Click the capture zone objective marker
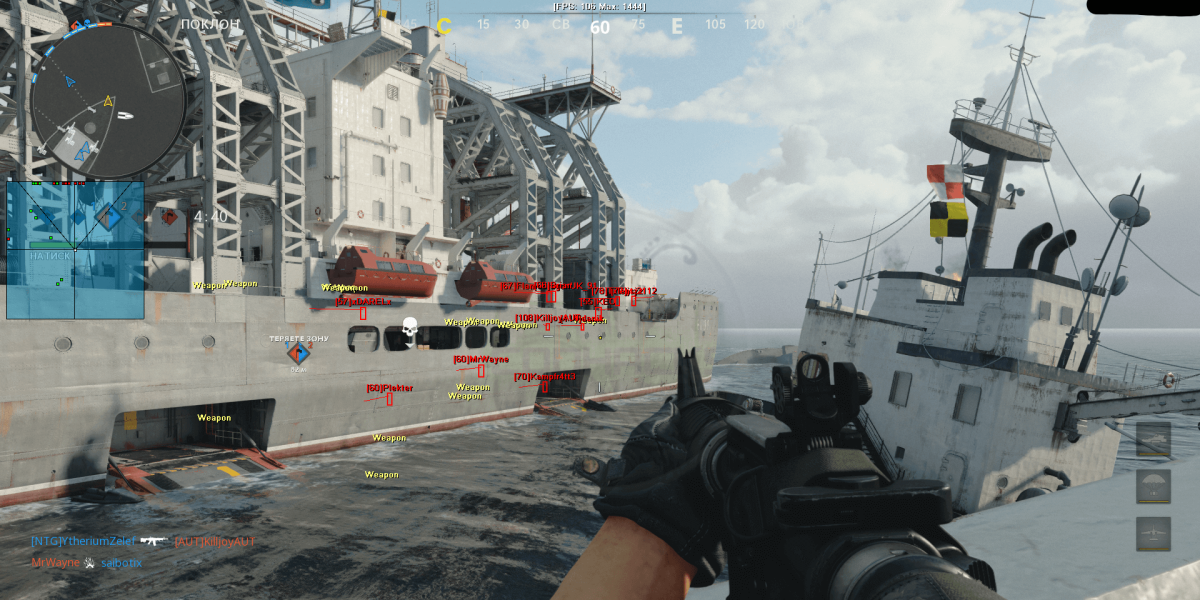 [298, 352]
